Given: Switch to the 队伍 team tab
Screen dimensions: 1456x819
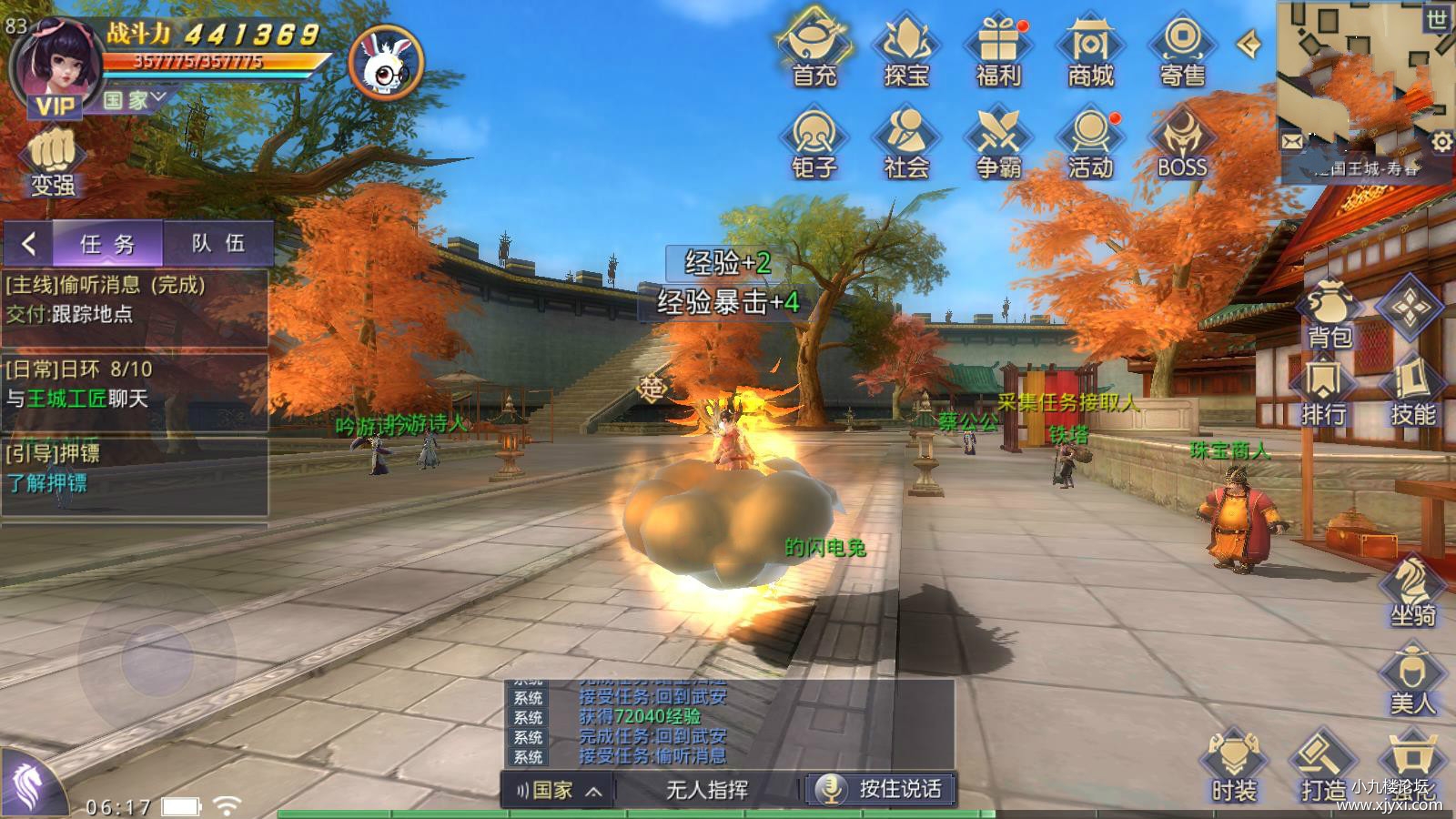Looking at the screenshot, I should pos(217,243).
